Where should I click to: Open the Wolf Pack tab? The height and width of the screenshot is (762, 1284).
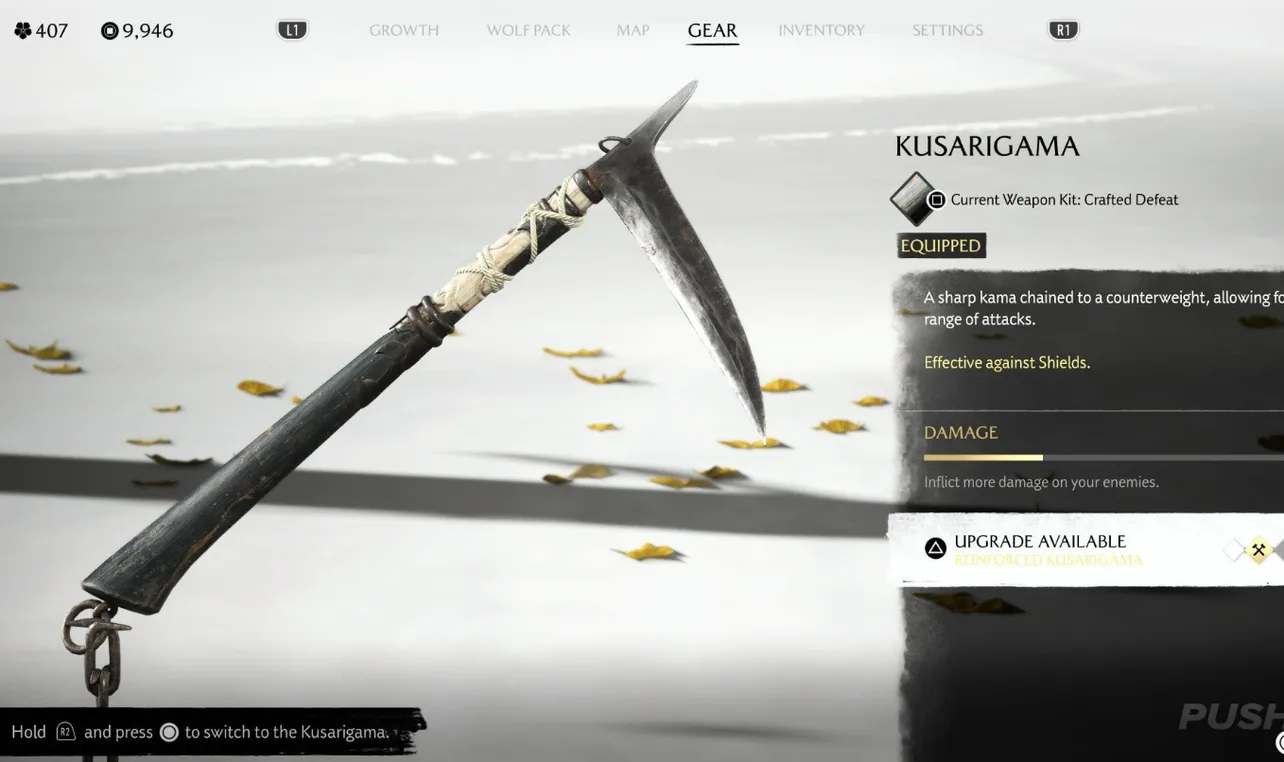[x=528, y=30]
